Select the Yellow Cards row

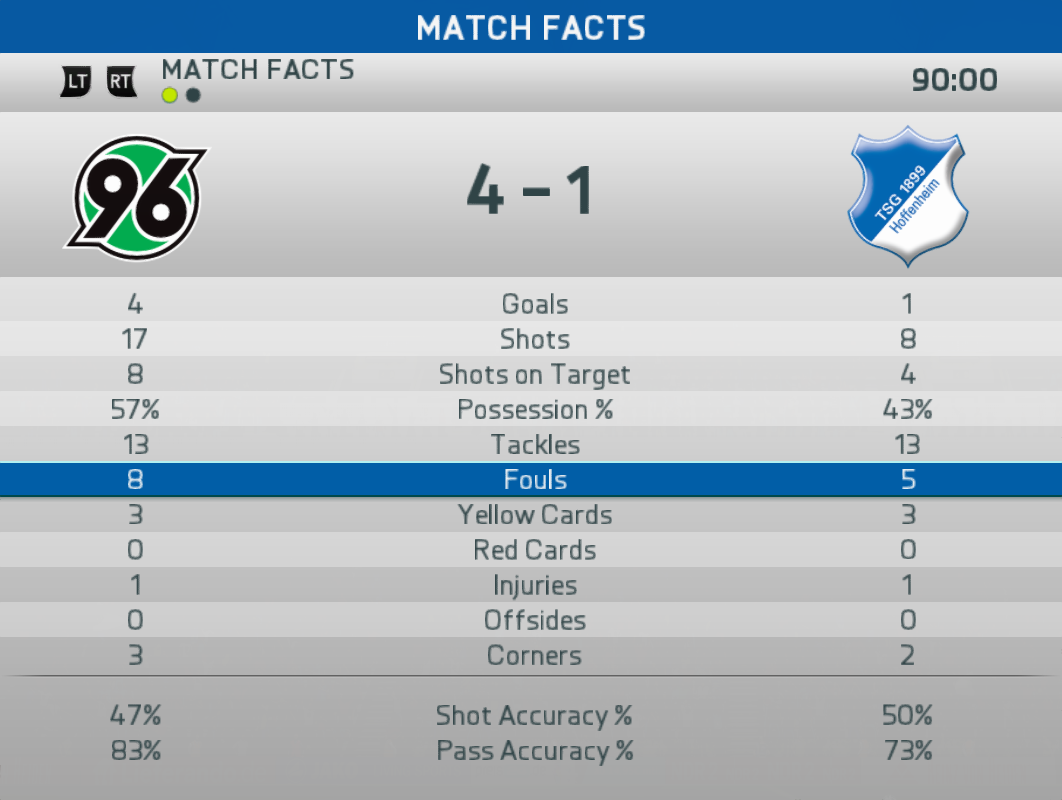[534, 515]
